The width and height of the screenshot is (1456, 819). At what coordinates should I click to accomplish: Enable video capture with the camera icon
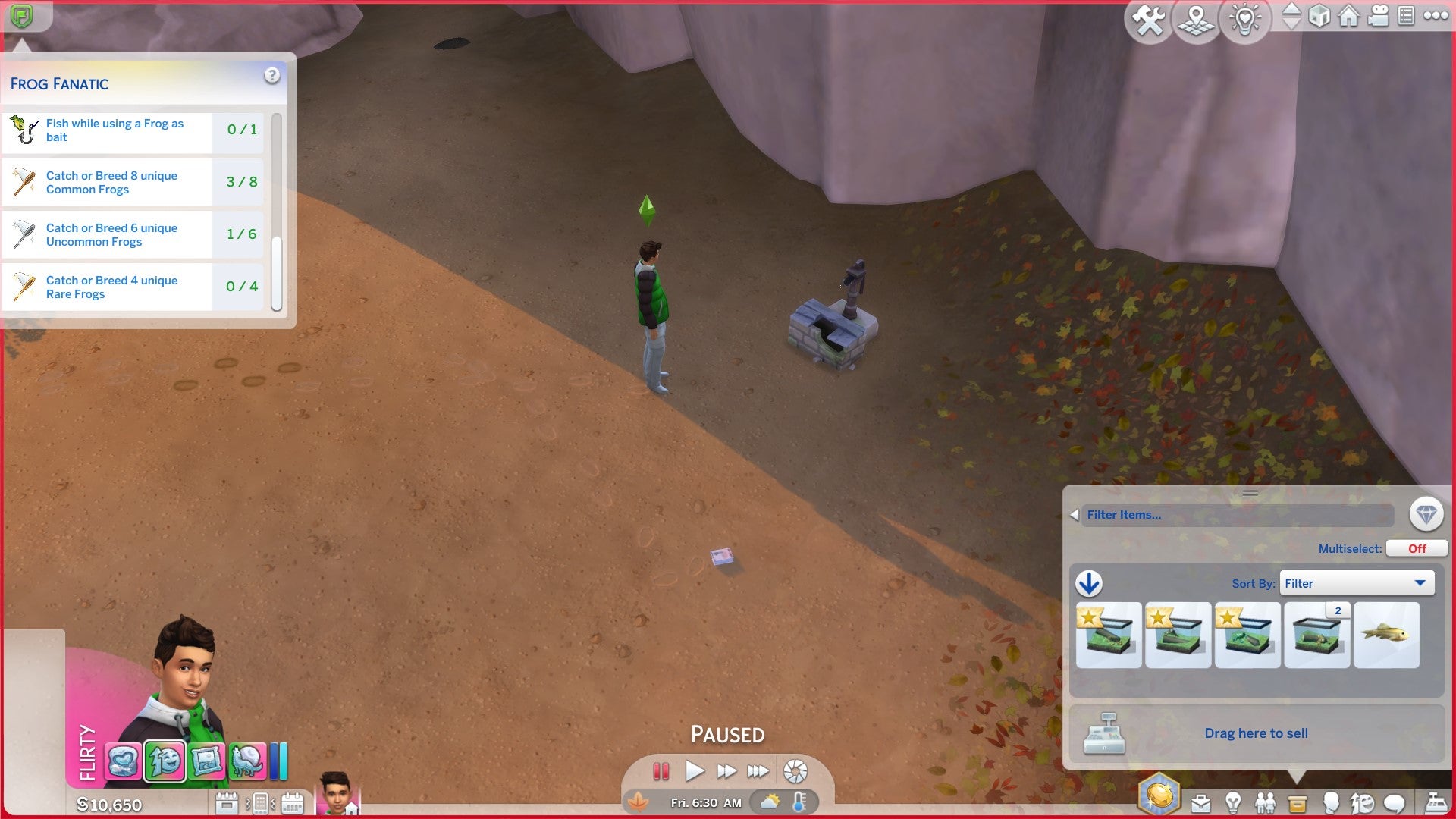point(1378,17)
